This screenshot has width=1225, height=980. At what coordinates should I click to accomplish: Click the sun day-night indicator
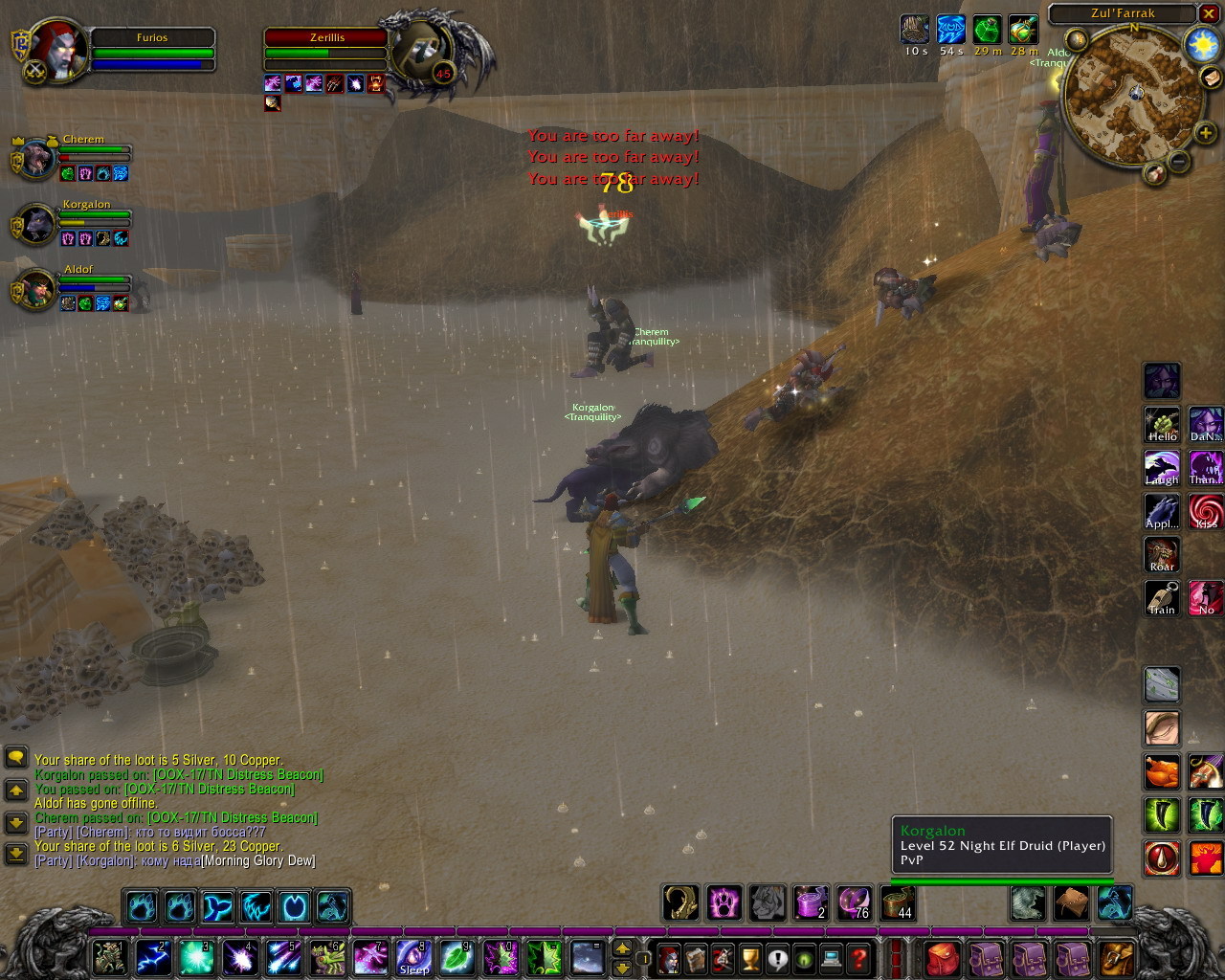click(x=1200, y=44)
